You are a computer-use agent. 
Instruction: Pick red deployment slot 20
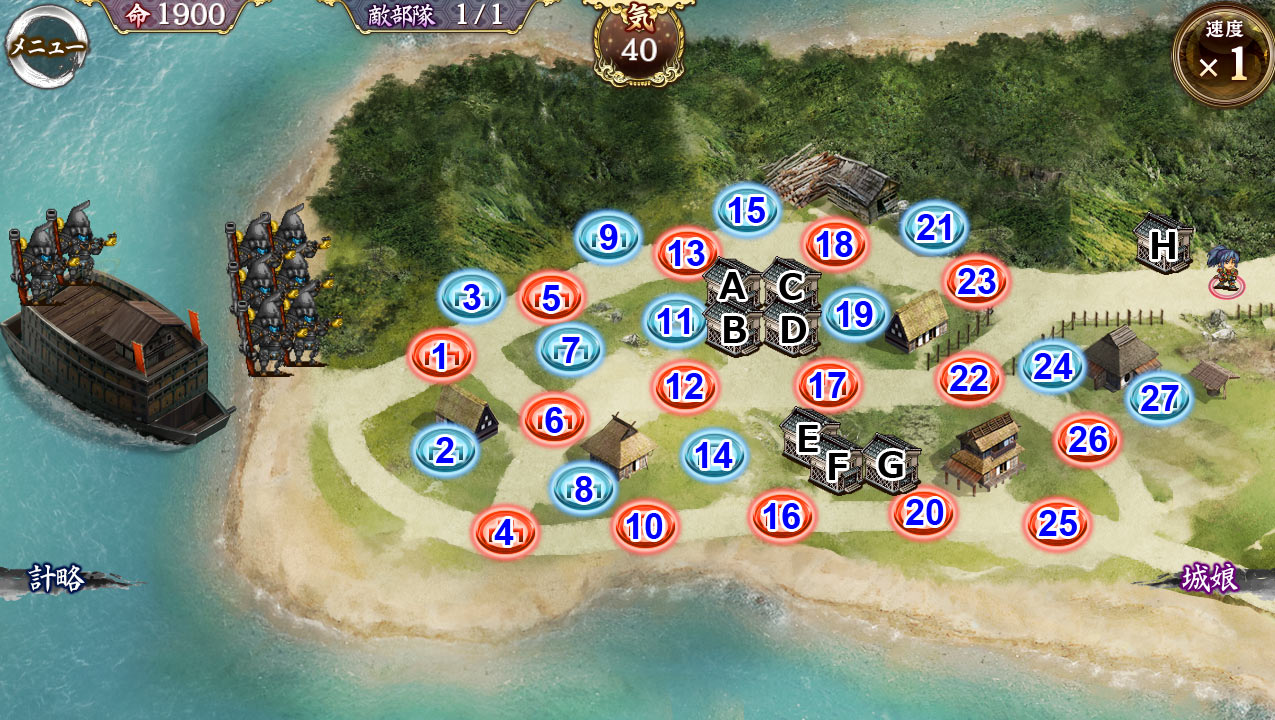coord(924,513)
